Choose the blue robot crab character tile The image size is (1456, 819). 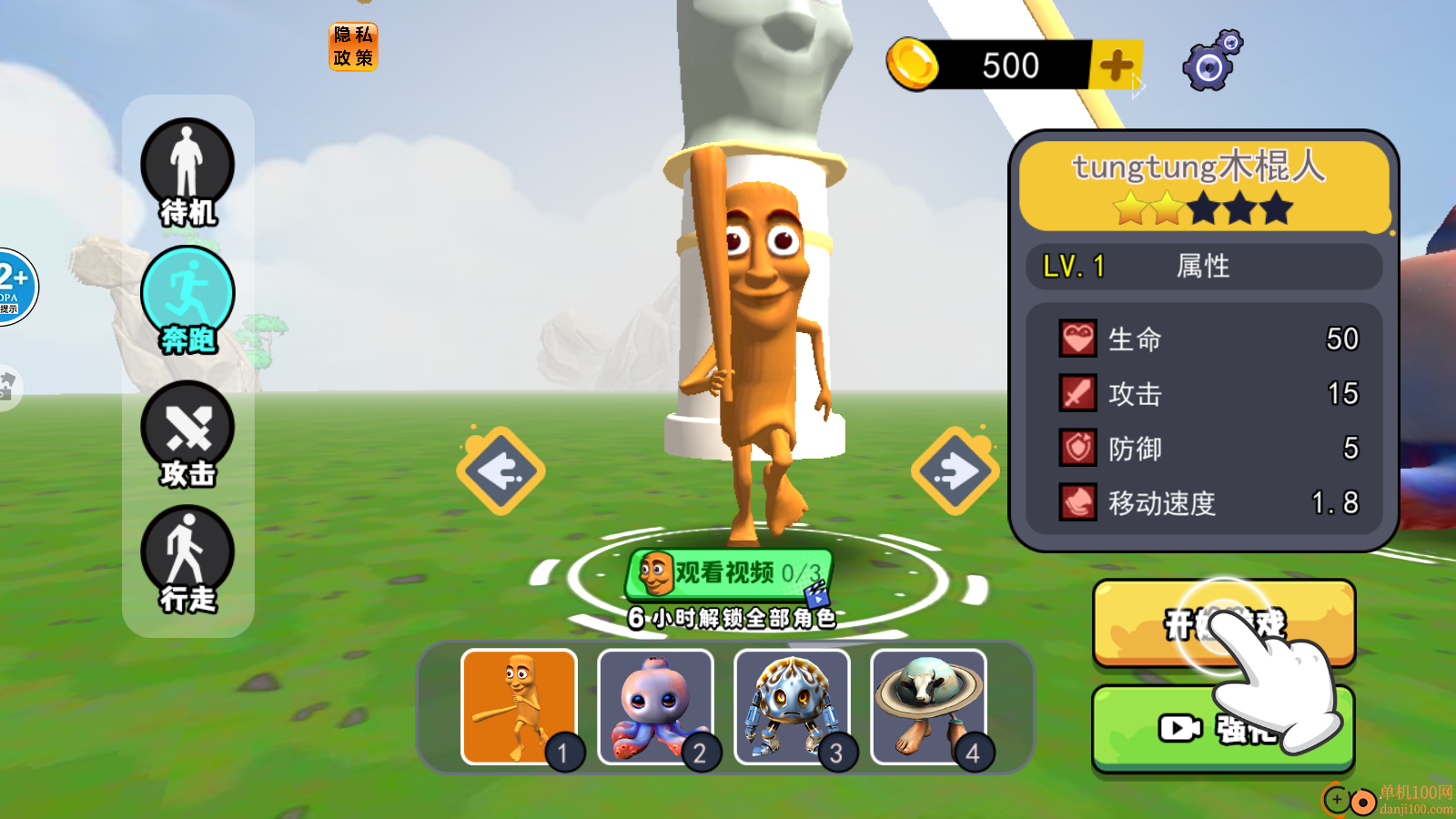coord(792,707)
